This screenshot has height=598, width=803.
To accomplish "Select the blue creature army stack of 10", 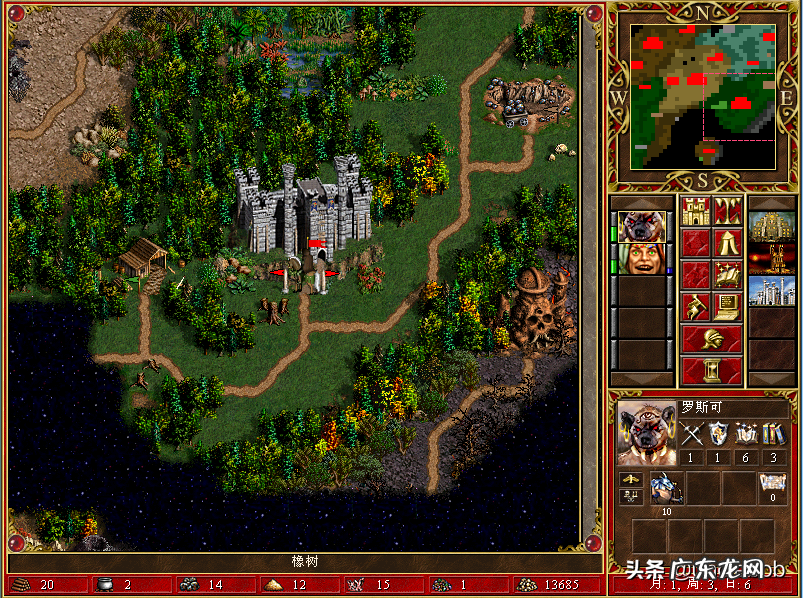I will click(x=665, y=487).
